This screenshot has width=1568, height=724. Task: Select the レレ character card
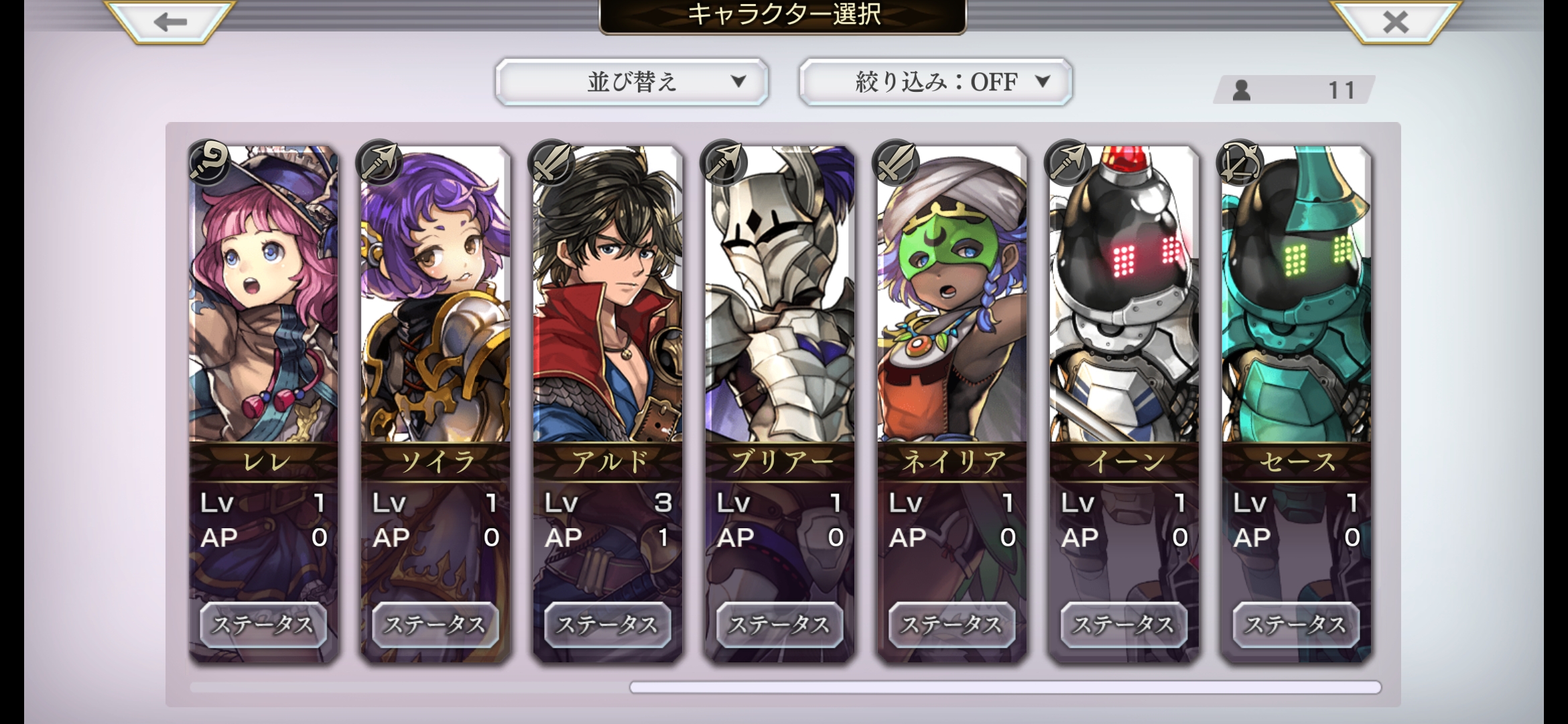(263, 302)
